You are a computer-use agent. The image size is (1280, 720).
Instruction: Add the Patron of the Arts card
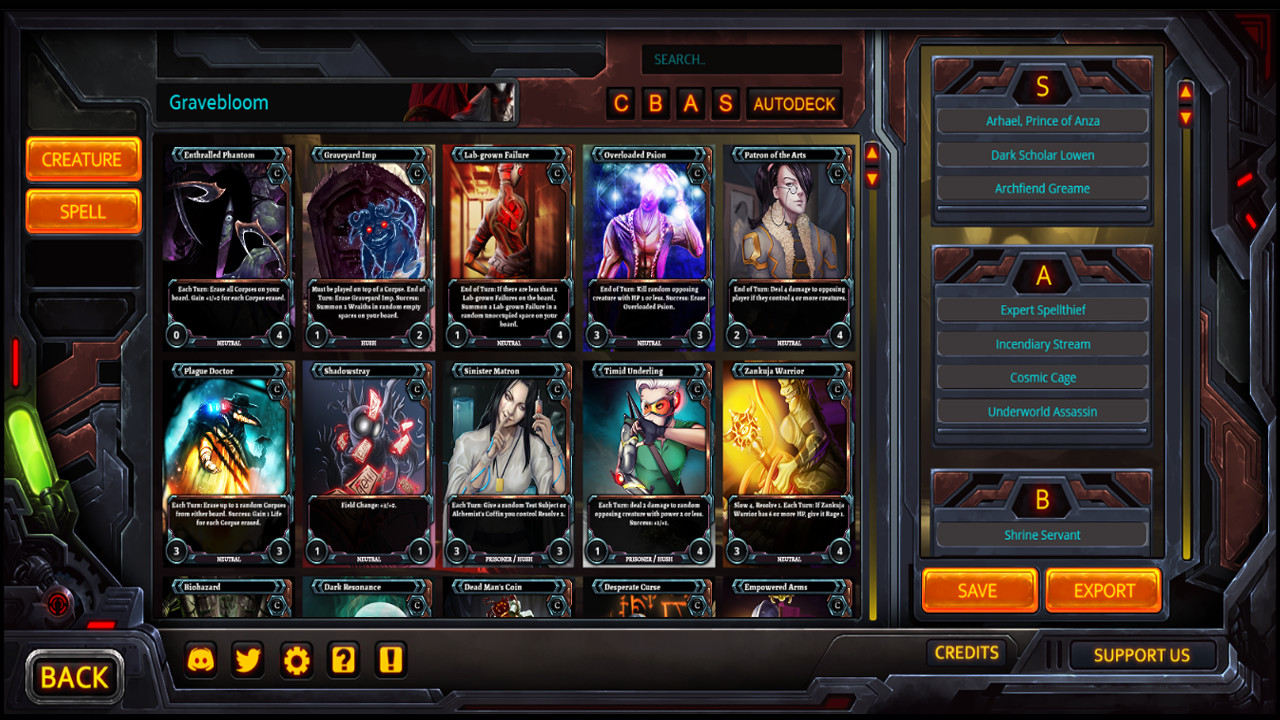pyautogui.click(x=789, y=248)
